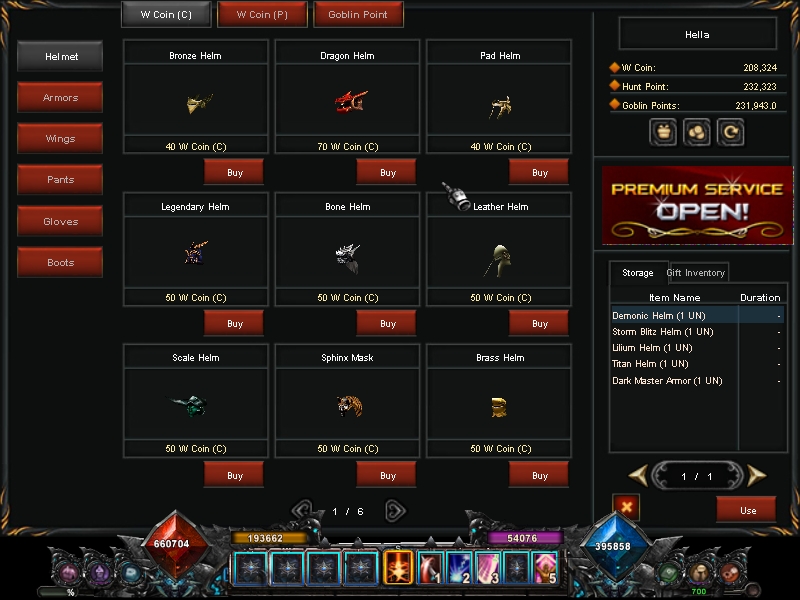This screenshot has width=800, height=600.
Task: Buy the Bronze Helm
Action: tap(234, 173)
